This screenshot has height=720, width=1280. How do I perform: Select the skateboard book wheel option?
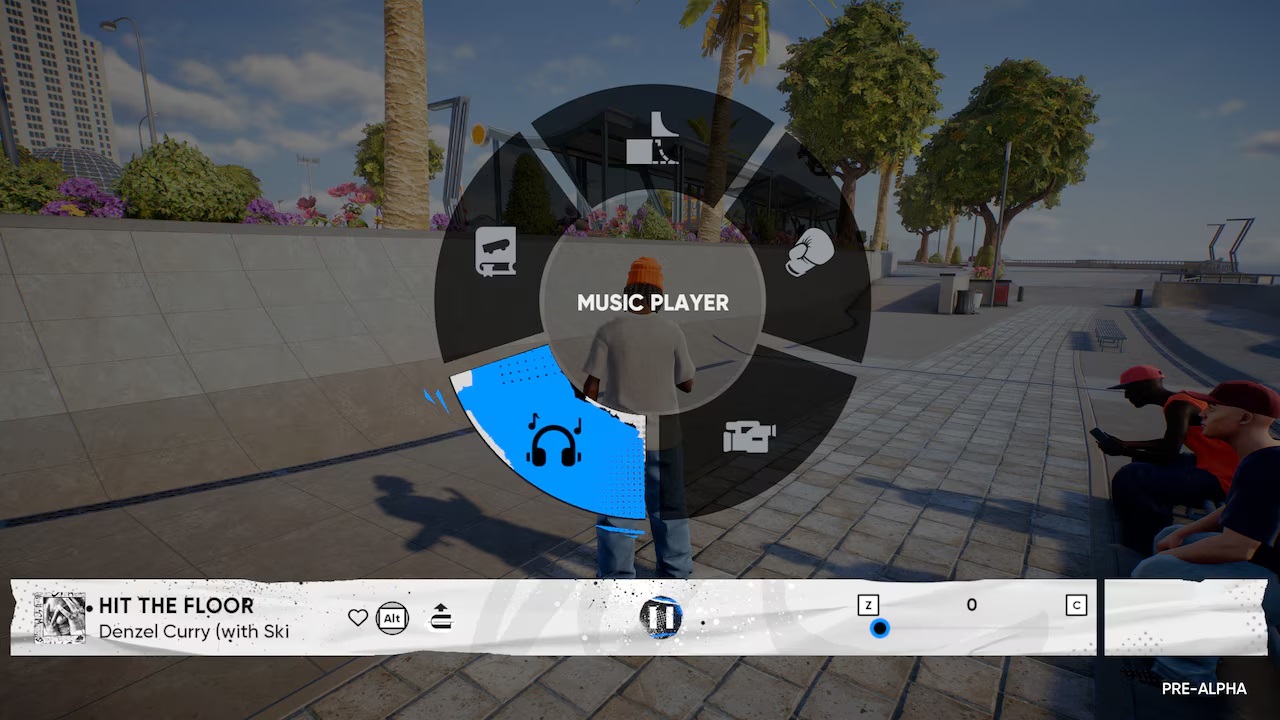click(496, 252)
